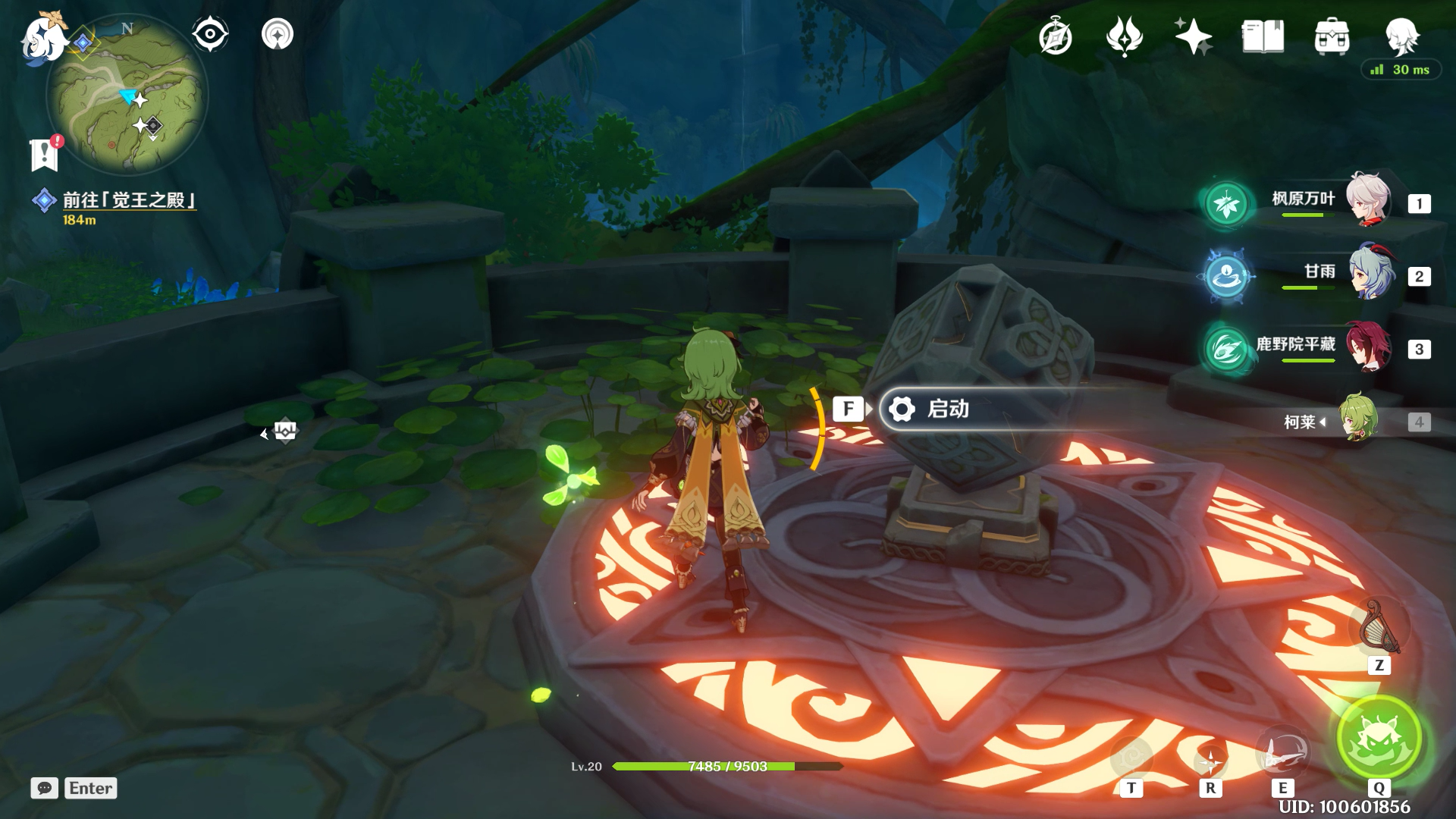Open the character profile head icon
The image size is (1456, 819).
pyautogui.click(x=1401, y=36)
